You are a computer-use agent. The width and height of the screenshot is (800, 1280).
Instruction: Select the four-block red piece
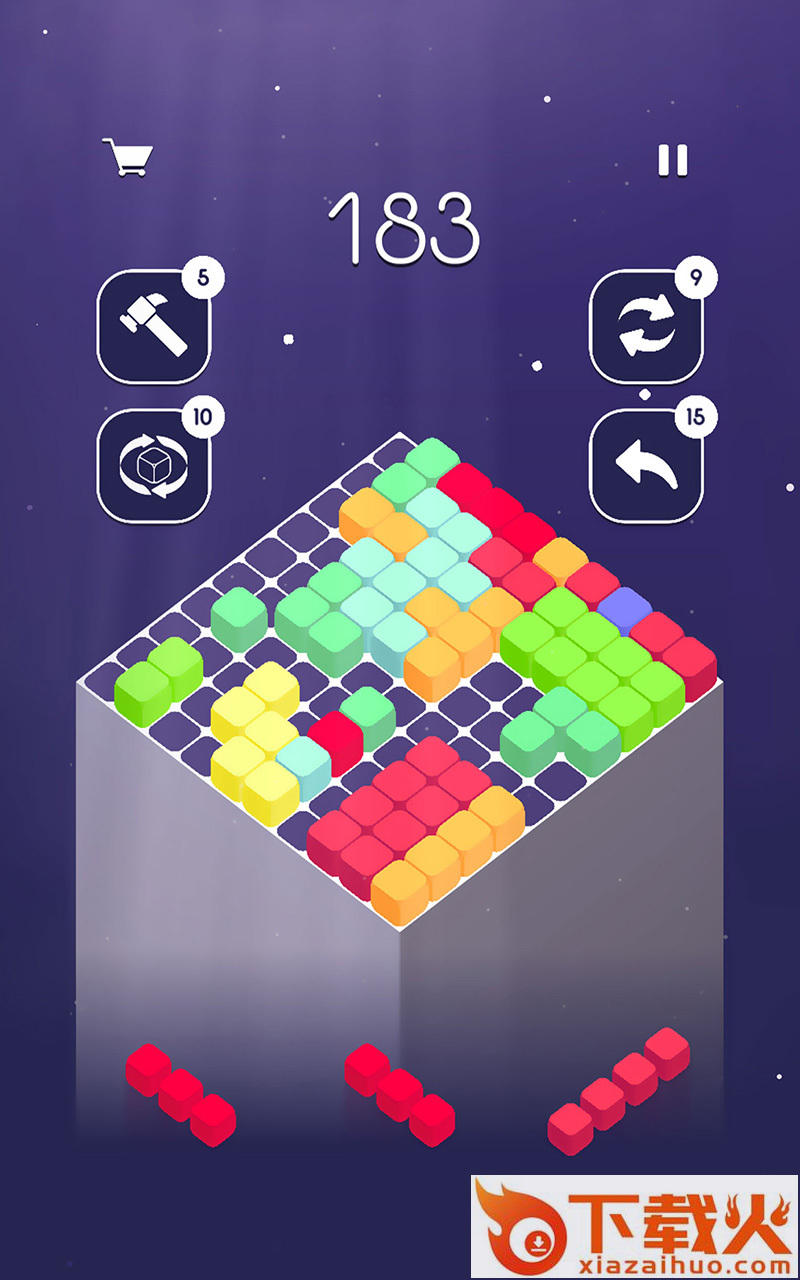point(619,1089)
